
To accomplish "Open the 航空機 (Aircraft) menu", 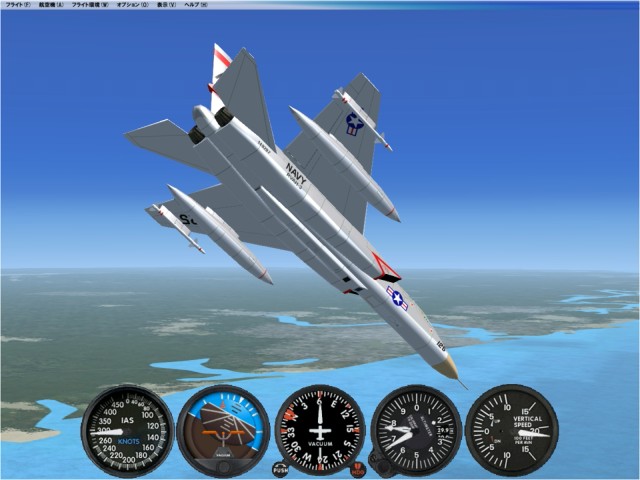I will click(x=51, y=5).
